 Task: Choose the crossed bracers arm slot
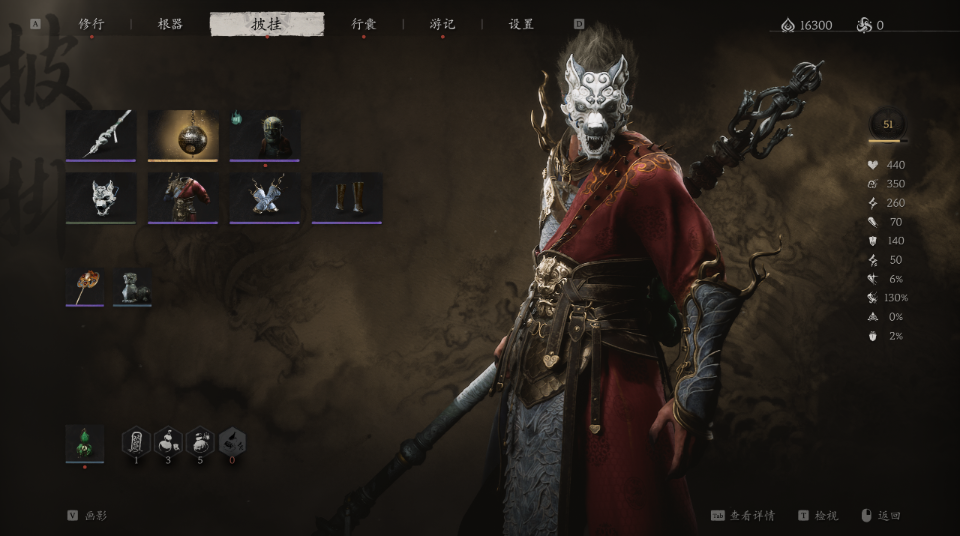click(265, 197)
